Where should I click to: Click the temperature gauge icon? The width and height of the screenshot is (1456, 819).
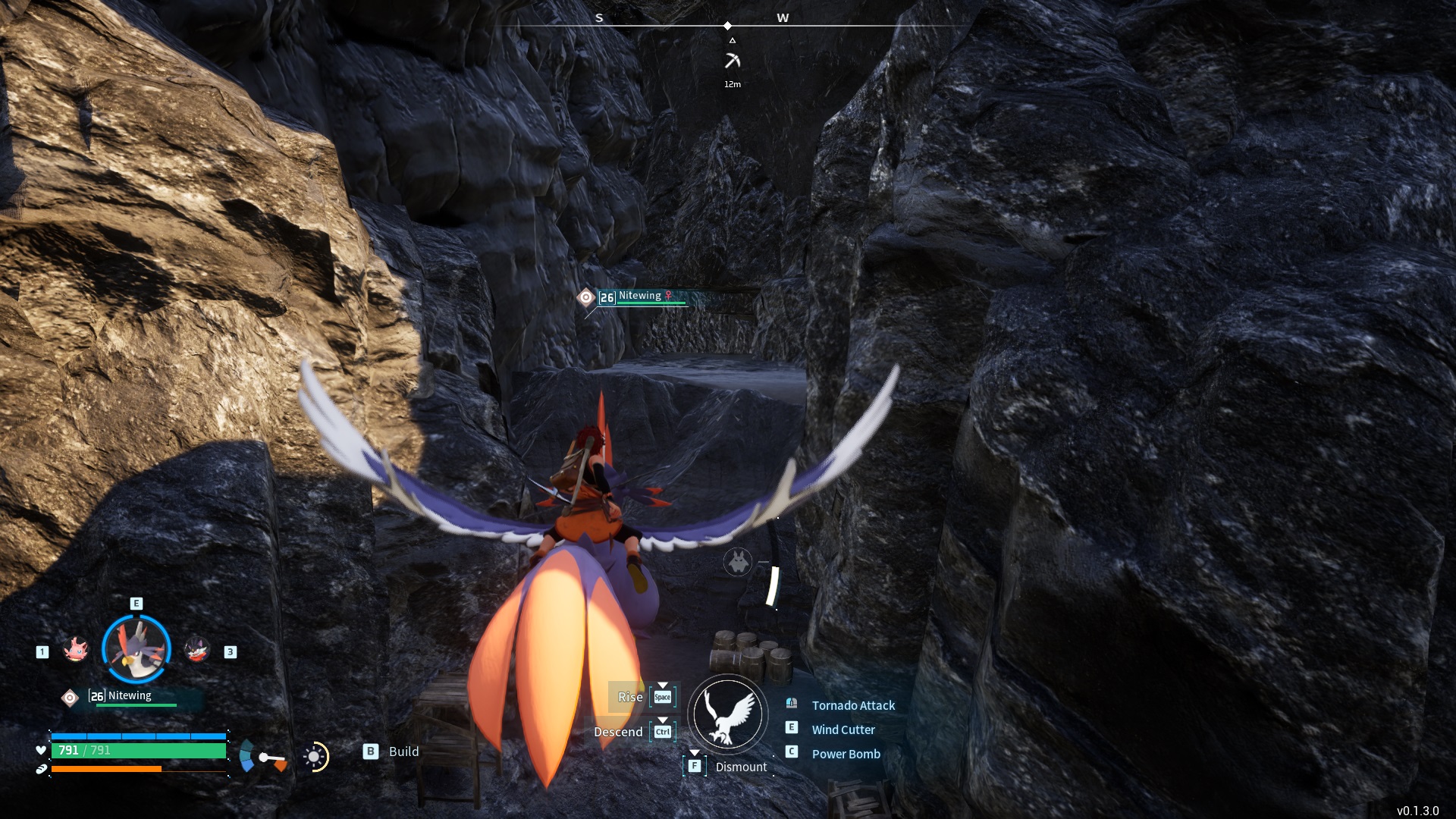click(262, 757)
